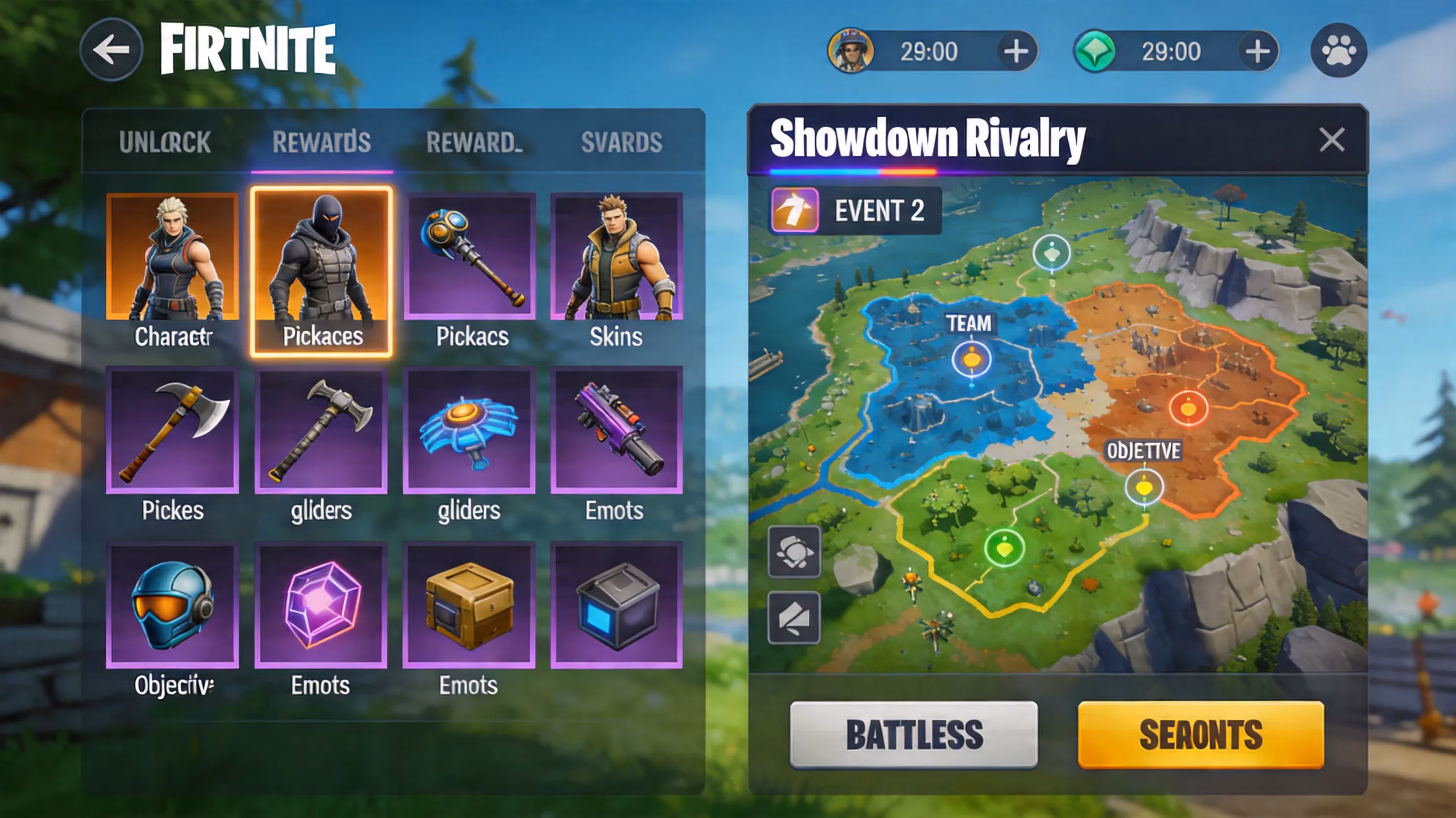Click the back arrow next to Fortnite logo
1456x818 pixels.
[x=111, y=49]
